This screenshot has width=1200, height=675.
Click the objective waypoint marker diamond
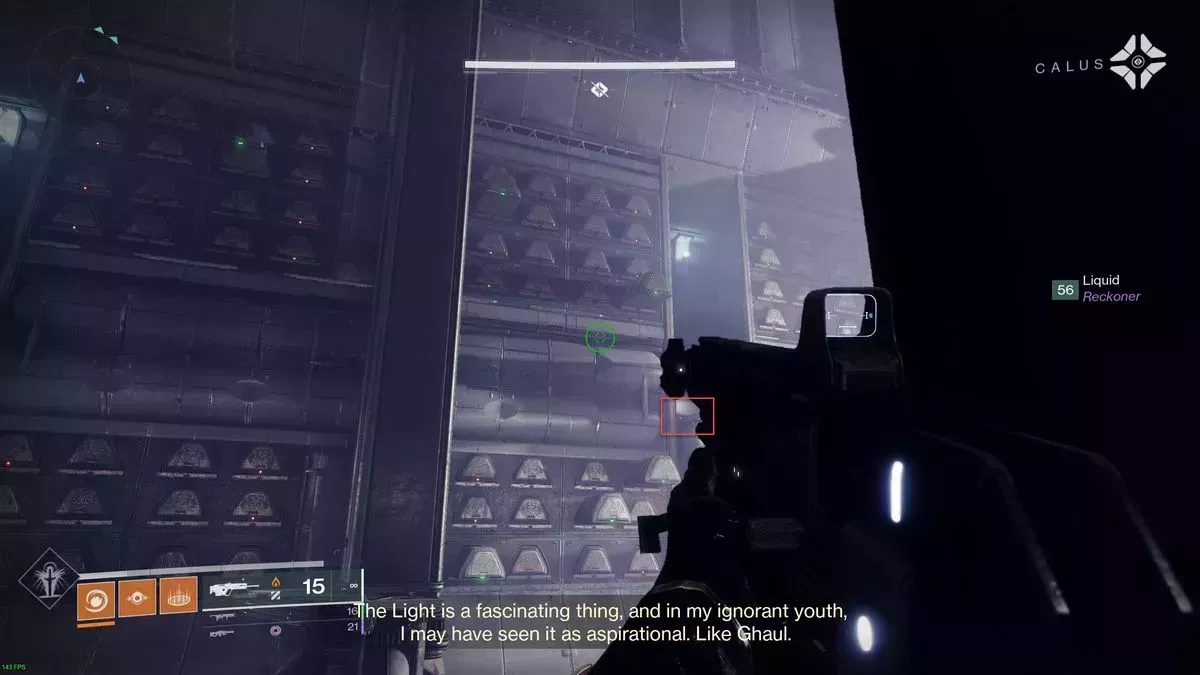click(599, 91)
